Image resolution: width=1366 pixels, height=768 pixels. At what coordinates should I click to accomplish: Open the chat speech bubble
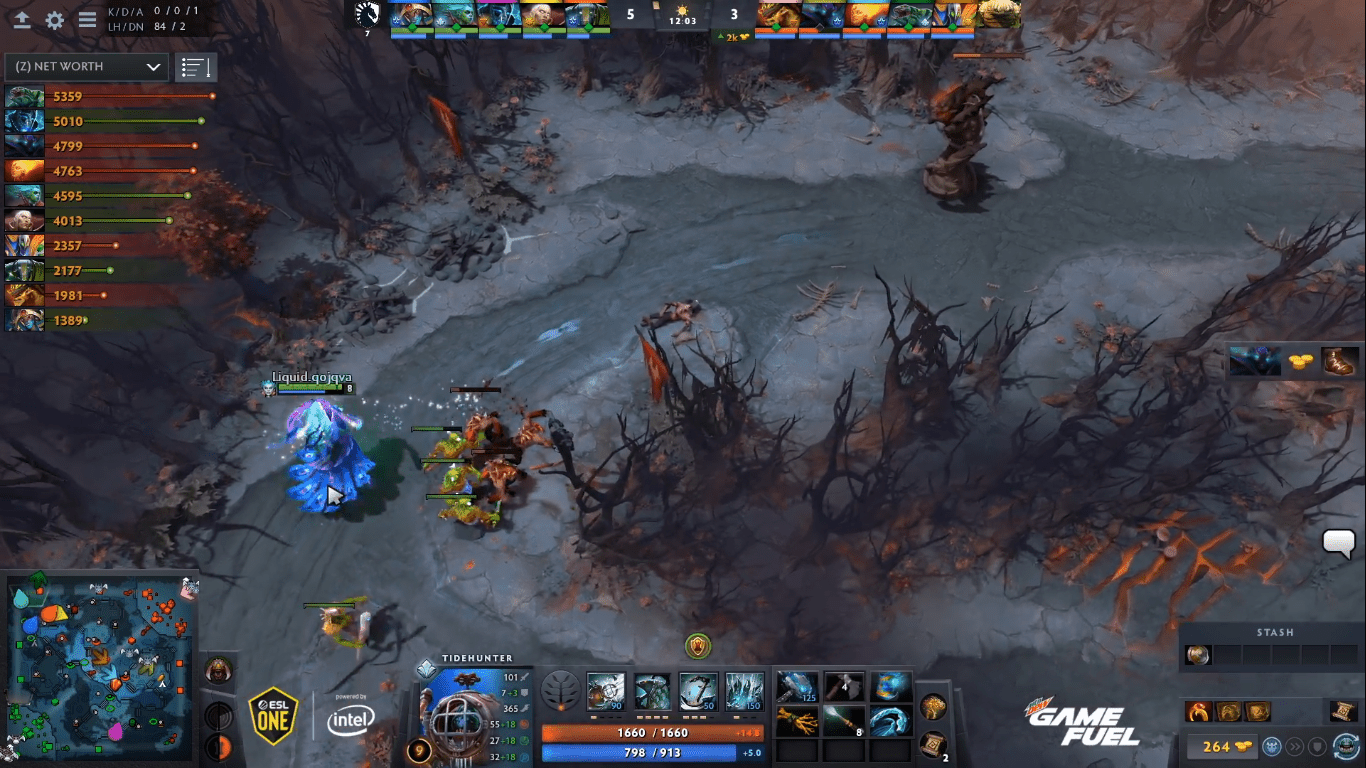1338,543
